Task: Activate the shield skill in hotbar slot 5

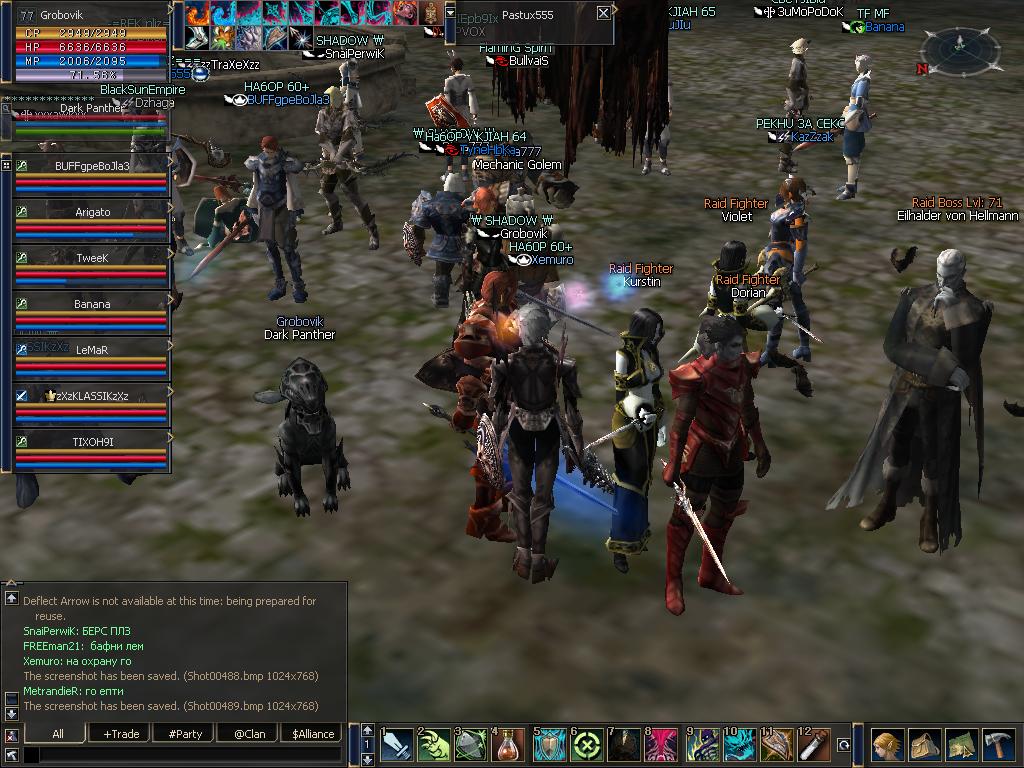Action: coord(549,746)
